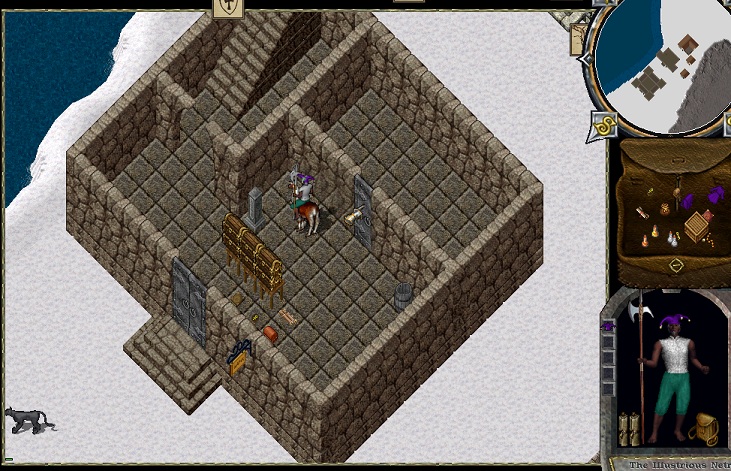Click the scroll icon beside the minimap

[579, 38]
